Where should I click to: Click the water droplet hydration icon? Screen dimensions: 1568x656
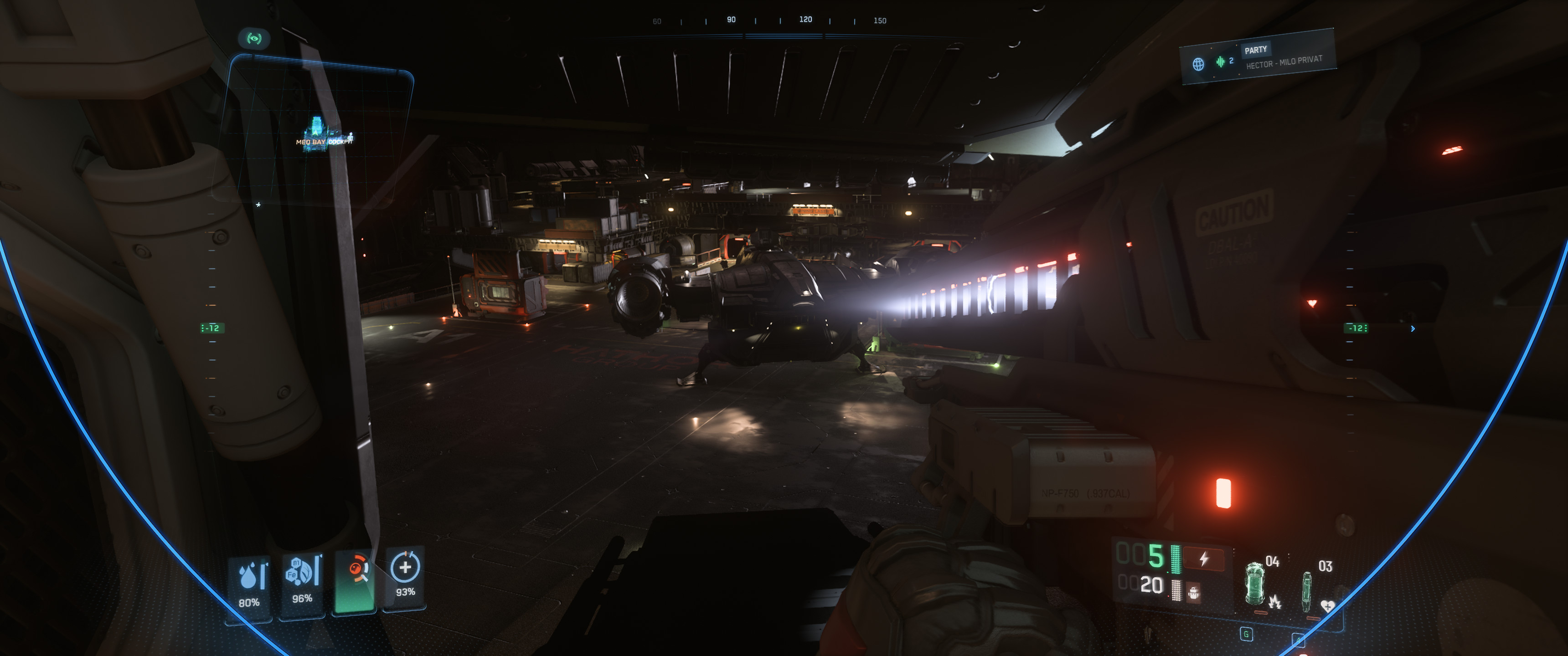[x=249, y=576]
